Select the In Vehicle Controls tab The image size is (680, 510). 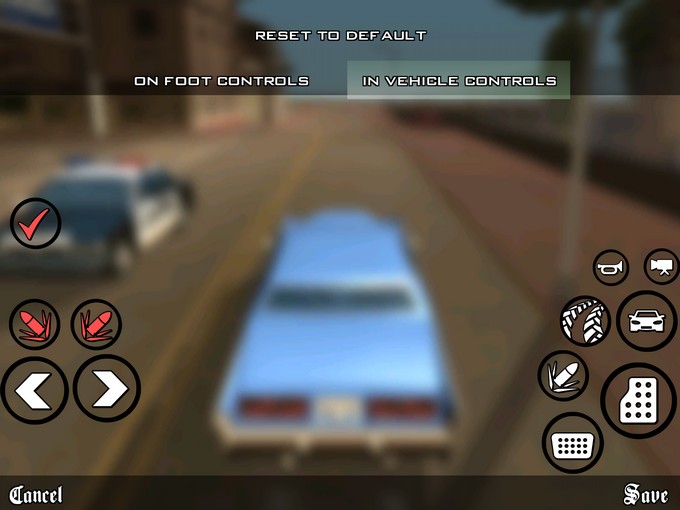(458, 81)
